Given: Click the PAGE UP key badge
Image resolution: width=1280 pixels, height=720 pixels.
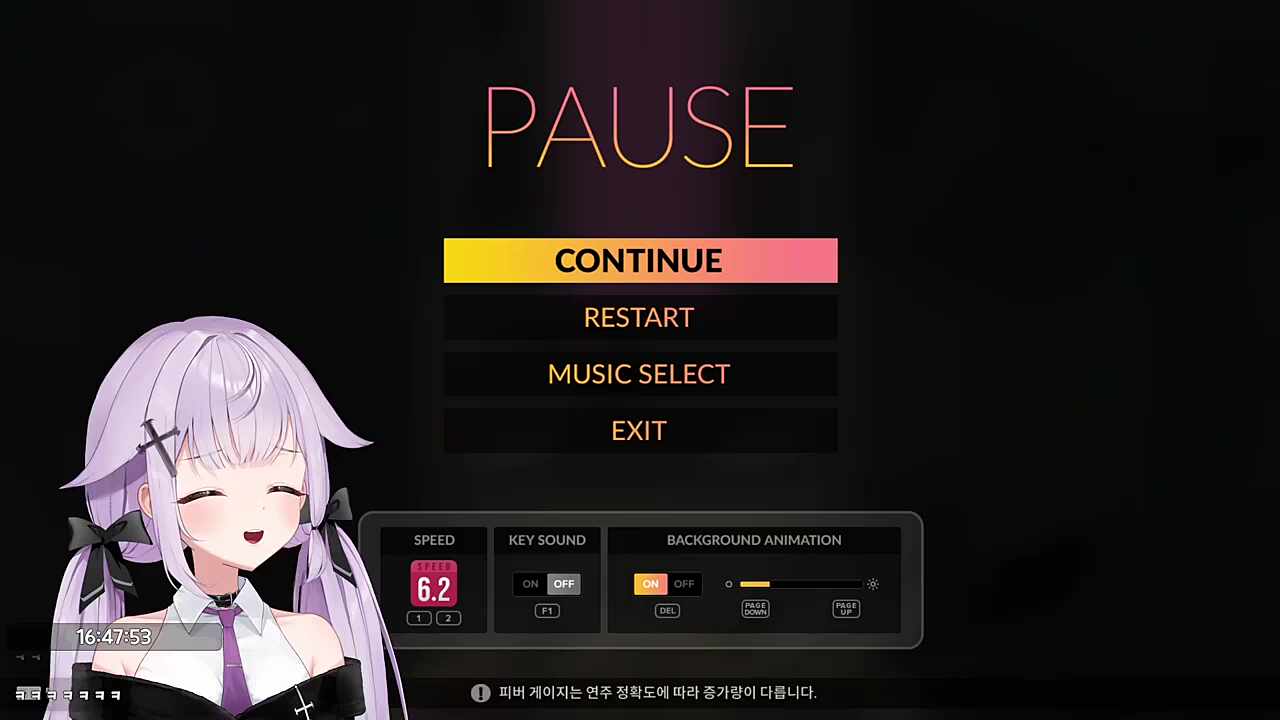Looking at the screenshot, I should 846,608.
